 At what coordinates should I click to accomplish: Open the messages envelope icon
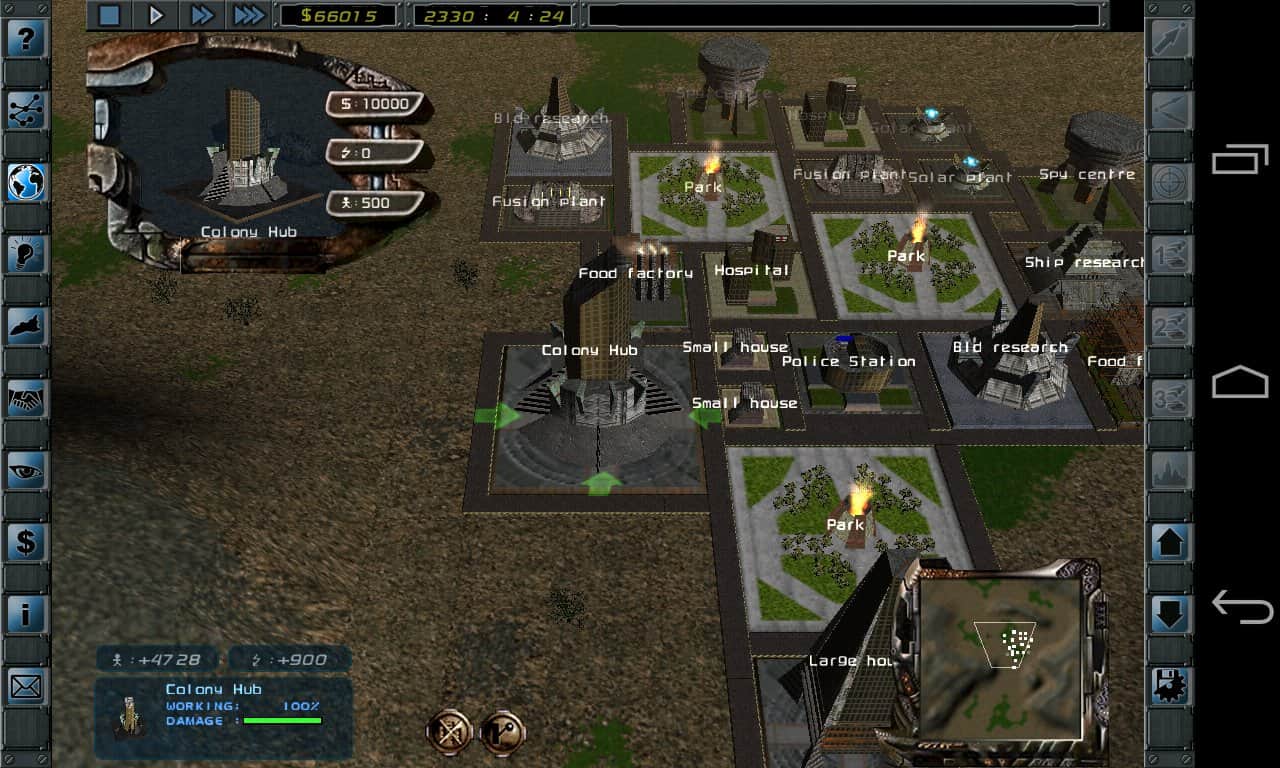click(x=26, y=687)
